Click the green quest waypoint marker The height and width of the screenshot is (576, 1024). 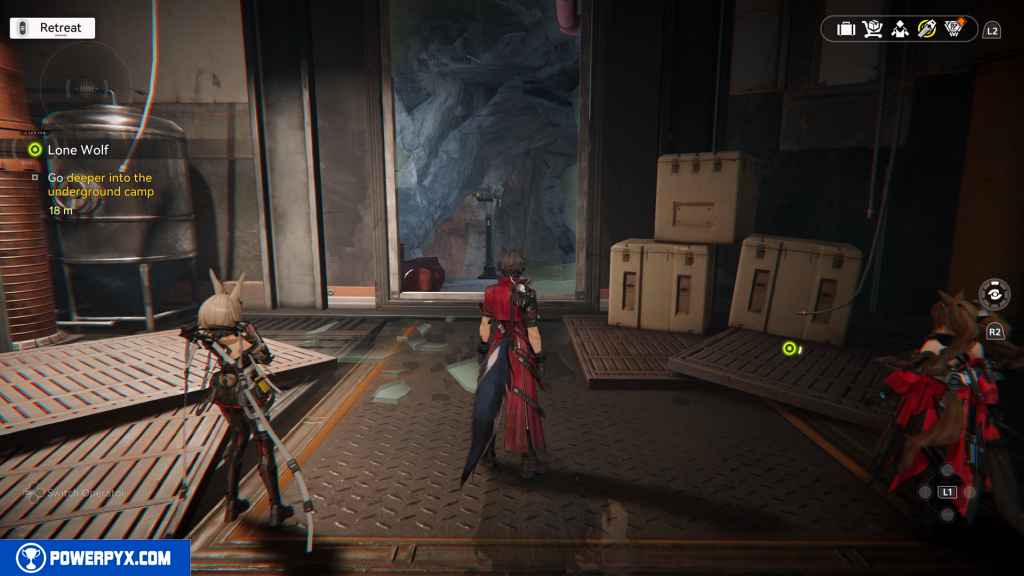coord(789,348)
